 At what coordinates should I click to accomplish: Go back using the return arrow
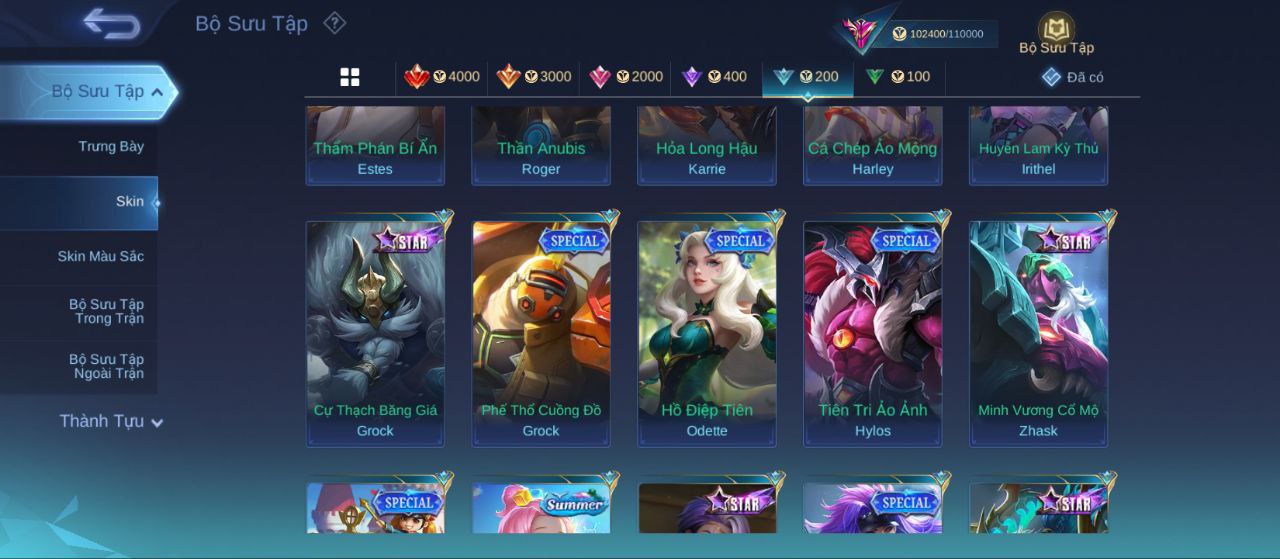pyautogui.click(x=111, y=24)
